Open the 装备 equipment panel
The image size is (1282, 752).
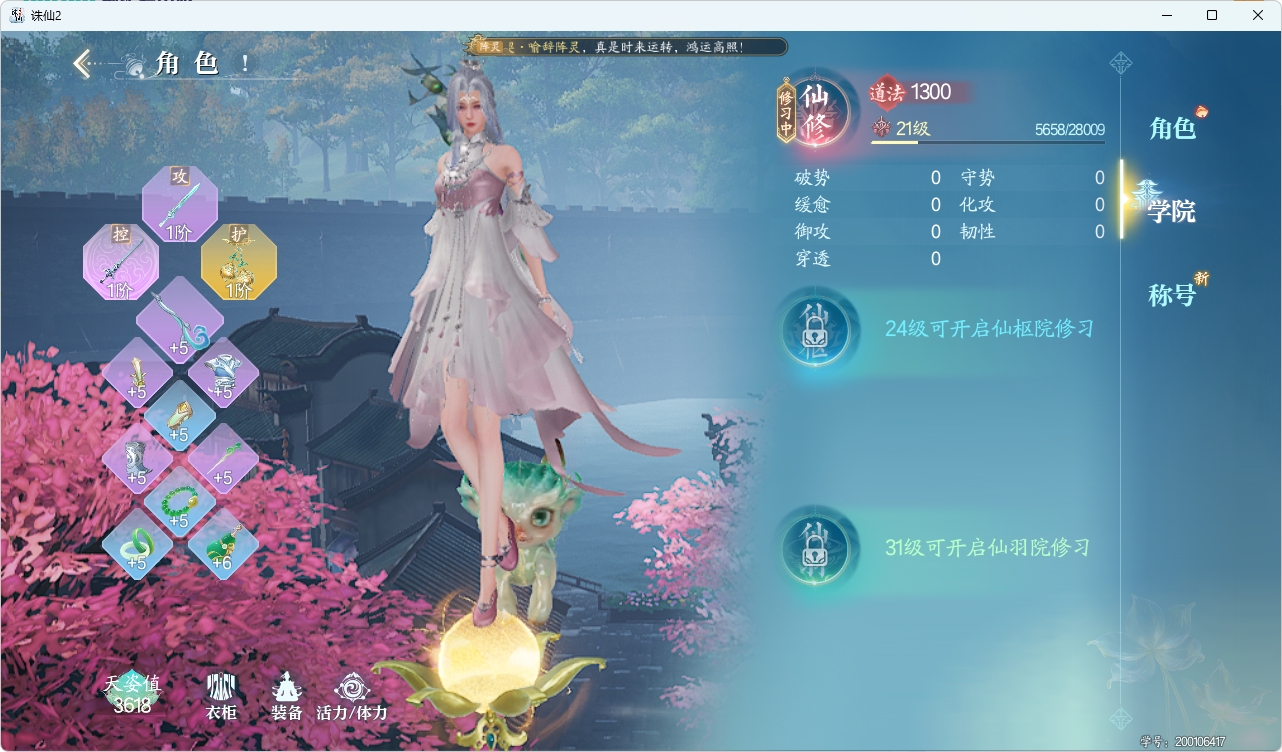pos(287,696)
